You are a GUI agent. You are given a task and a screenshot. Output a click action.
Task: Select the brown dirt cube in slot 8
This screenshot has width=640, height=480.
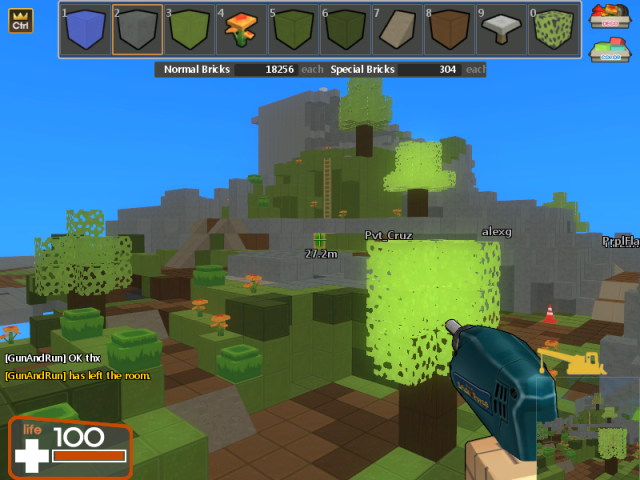point(449,30)
